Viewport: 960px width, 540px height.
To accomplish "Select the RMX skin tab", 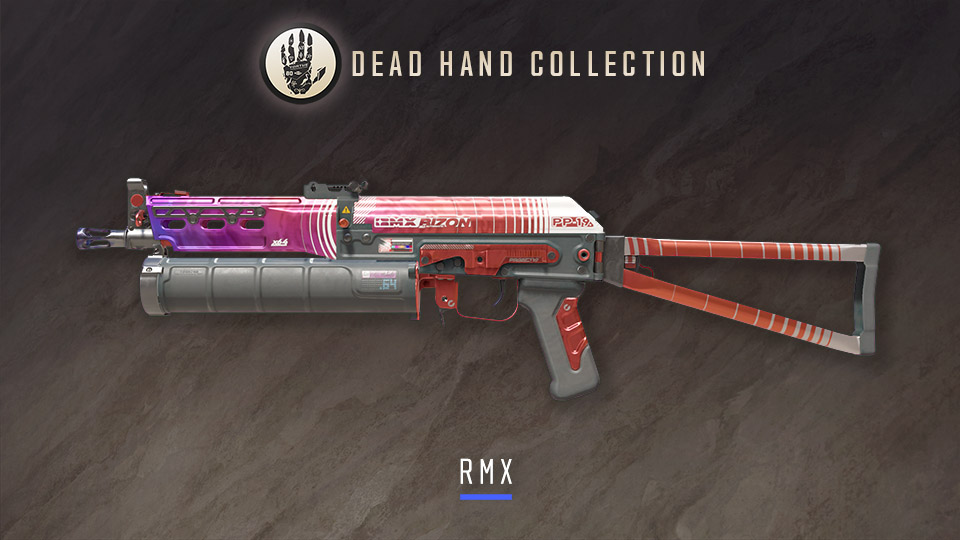I will [x=485, y=472].
